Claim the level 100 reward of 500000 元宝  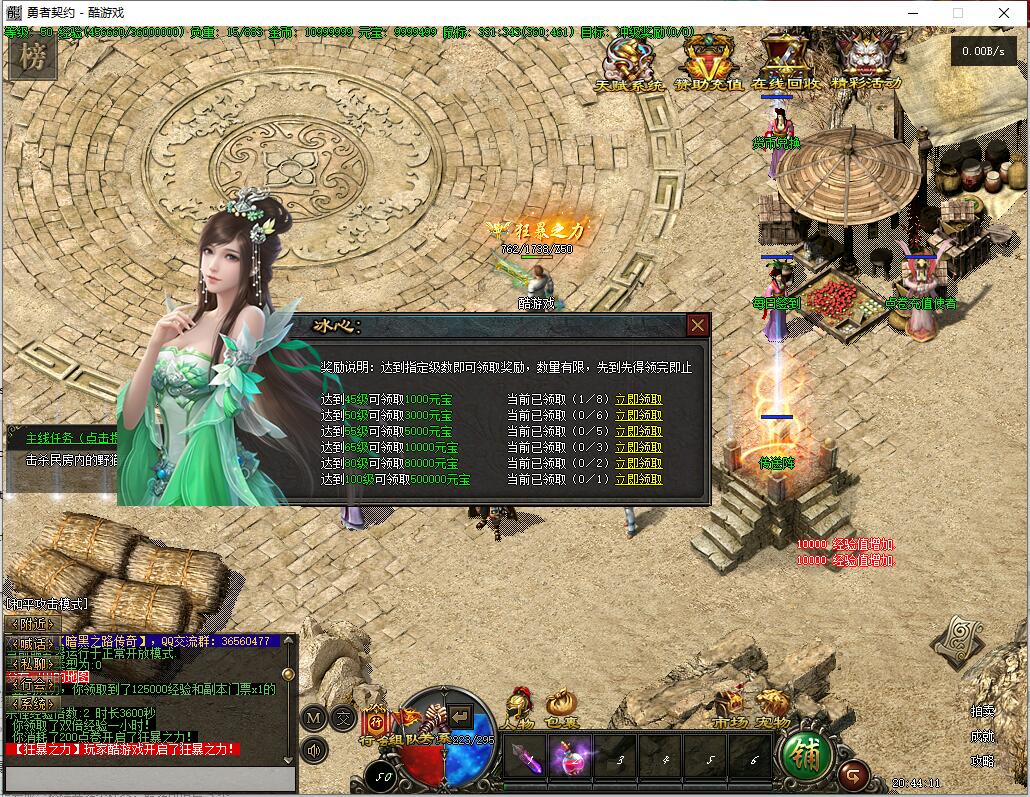tap(638, 480)
